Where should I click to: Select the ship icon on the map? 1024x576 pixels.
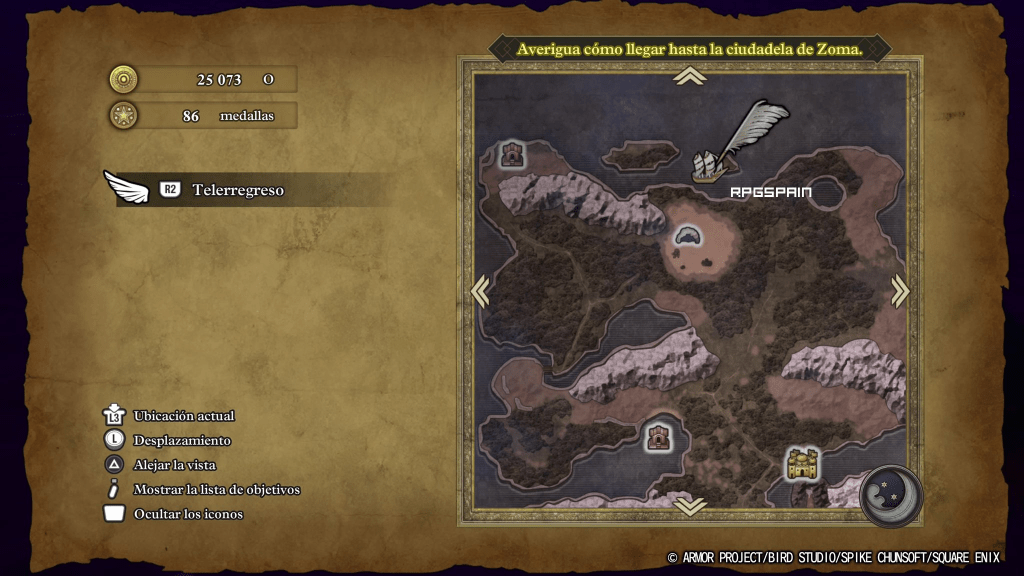pyautogui.click(x=709, y=167)
